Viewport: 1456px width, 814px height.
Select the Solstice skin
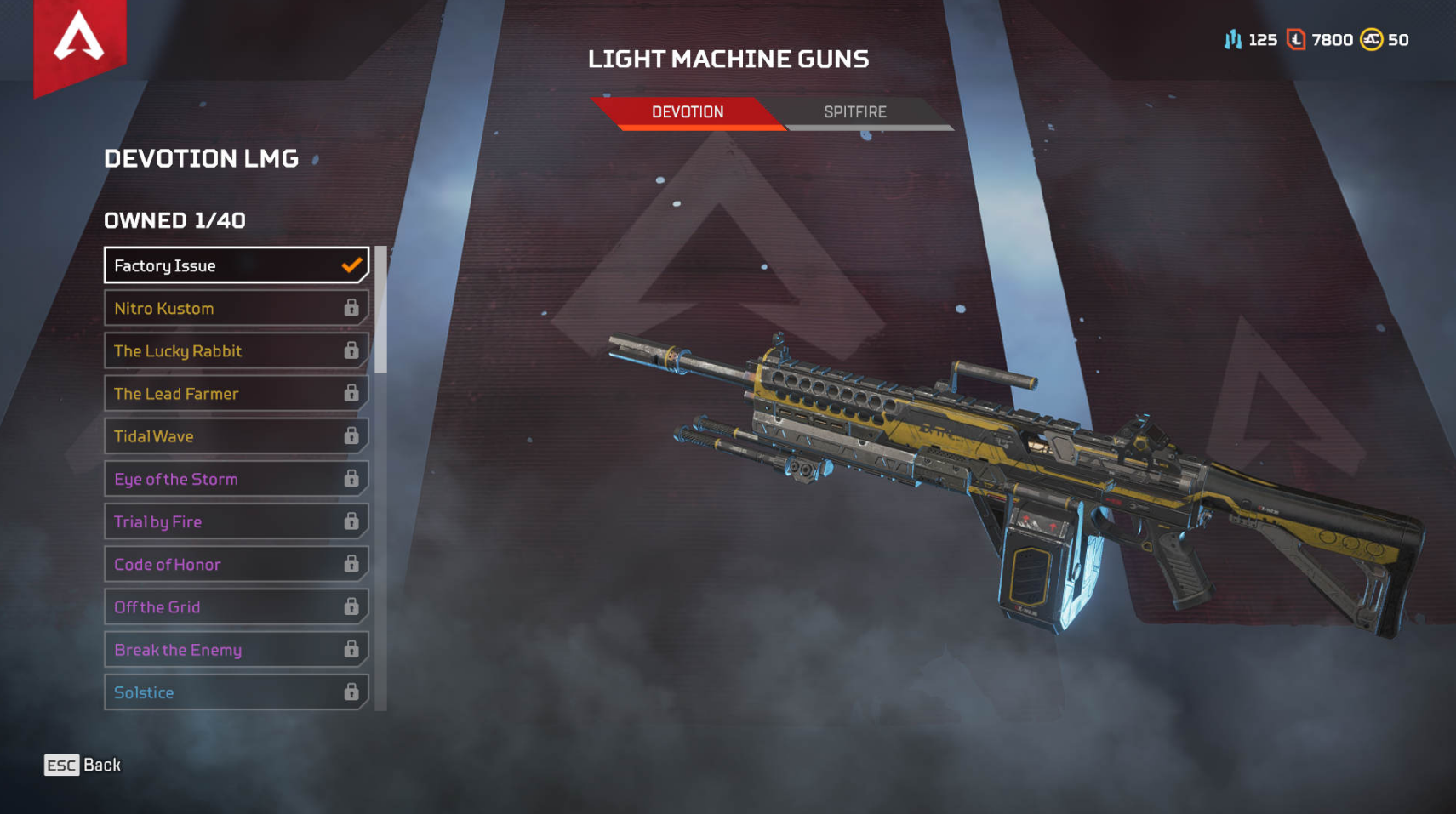point(236,692)
